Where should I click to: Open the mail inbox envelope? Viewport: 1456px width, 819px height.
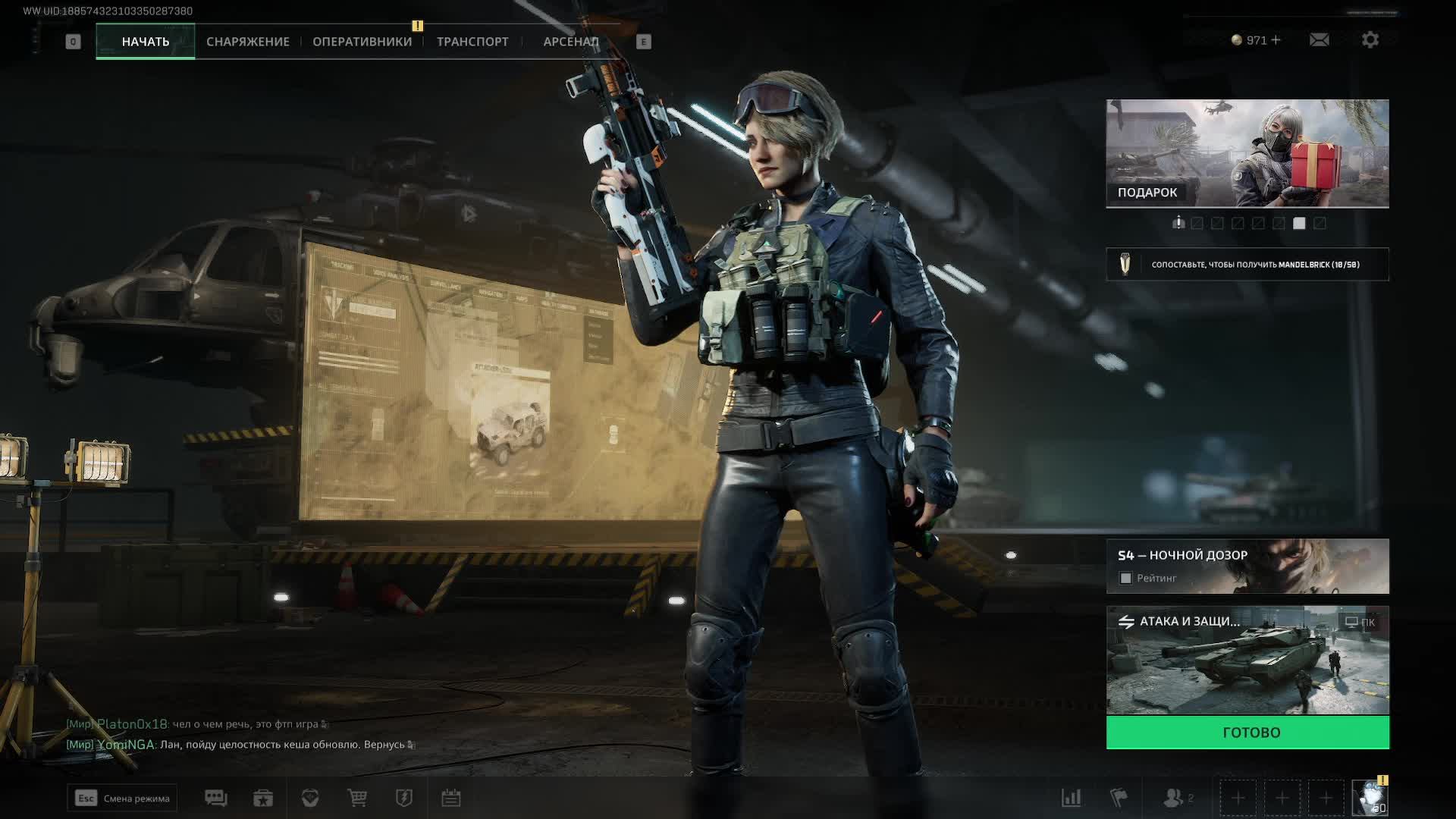click(1319, 40)
